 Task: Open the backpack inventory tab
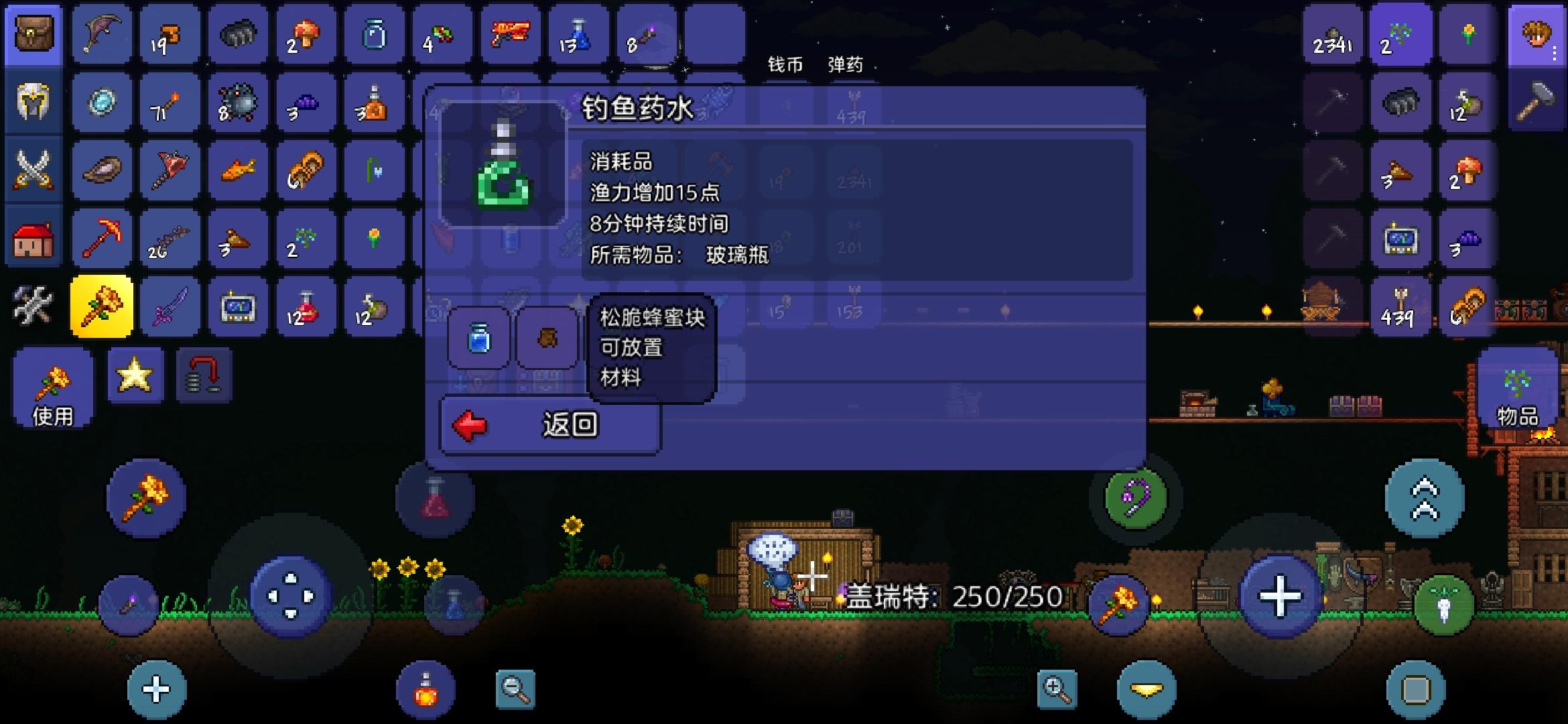(32, 35)
